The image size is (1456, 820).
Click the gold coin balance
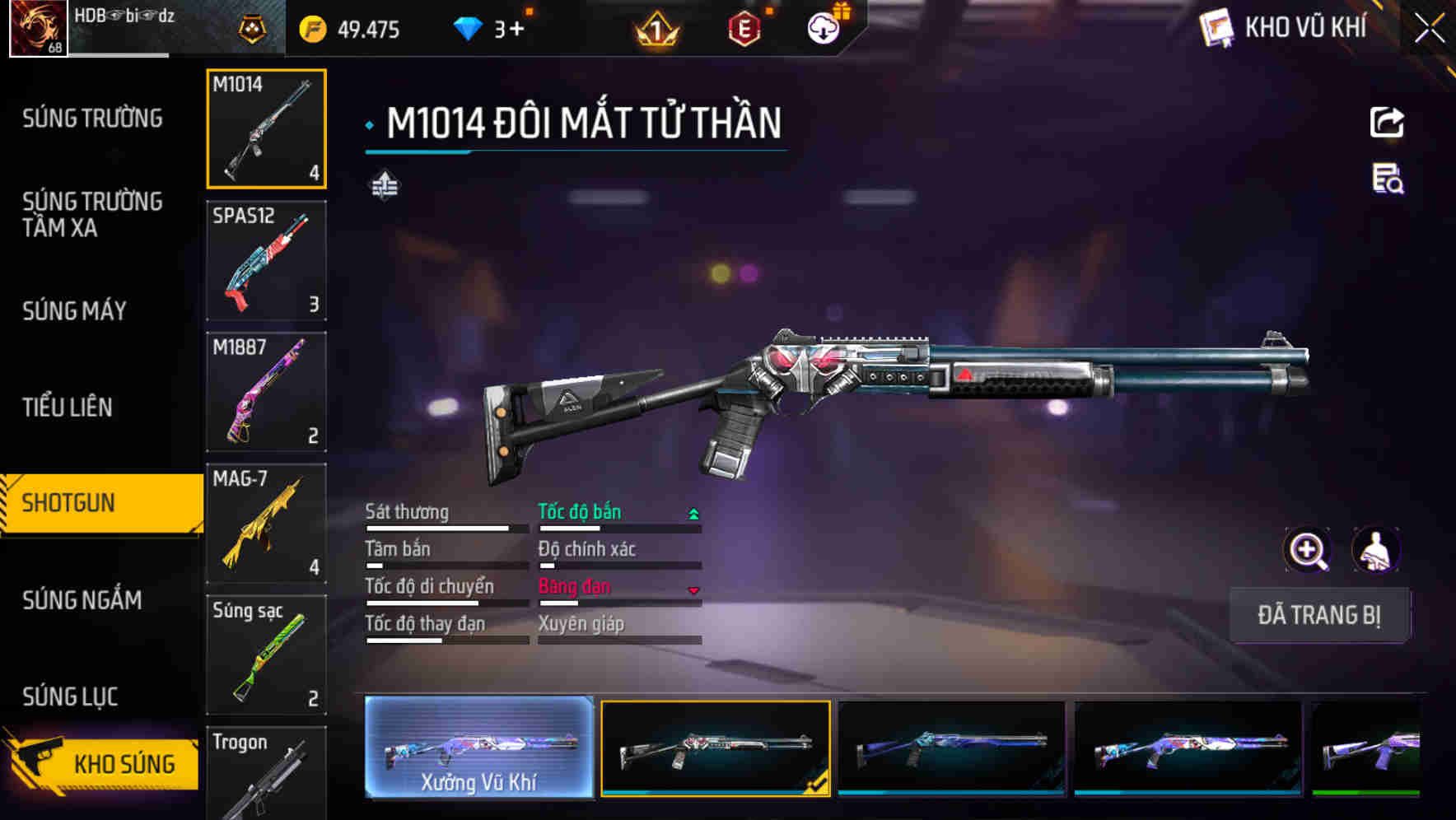[x=350, y=30]
